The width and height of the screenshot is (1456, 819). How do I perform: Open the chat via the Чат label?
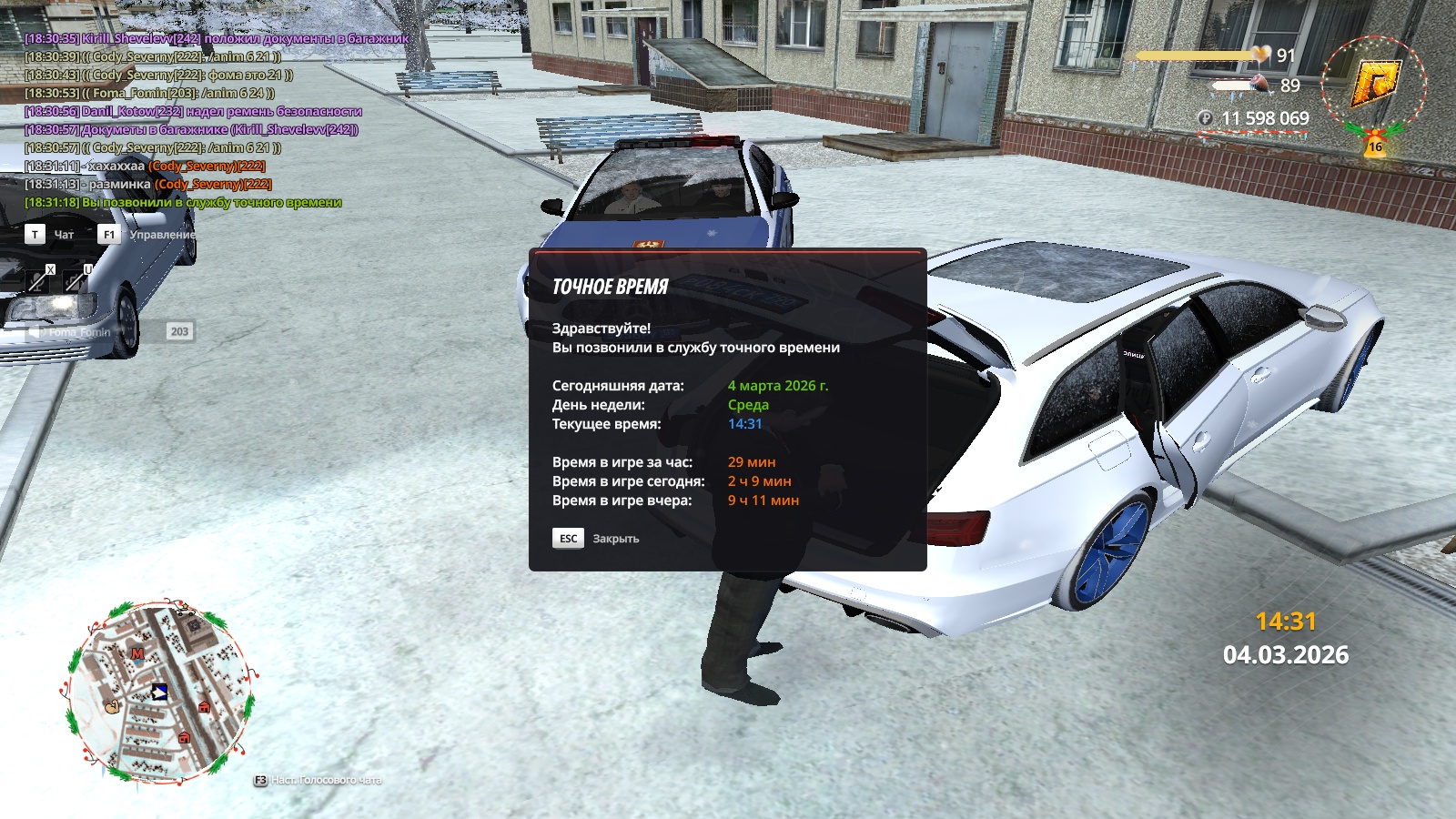pyautogui.click(x=64, y=235)
